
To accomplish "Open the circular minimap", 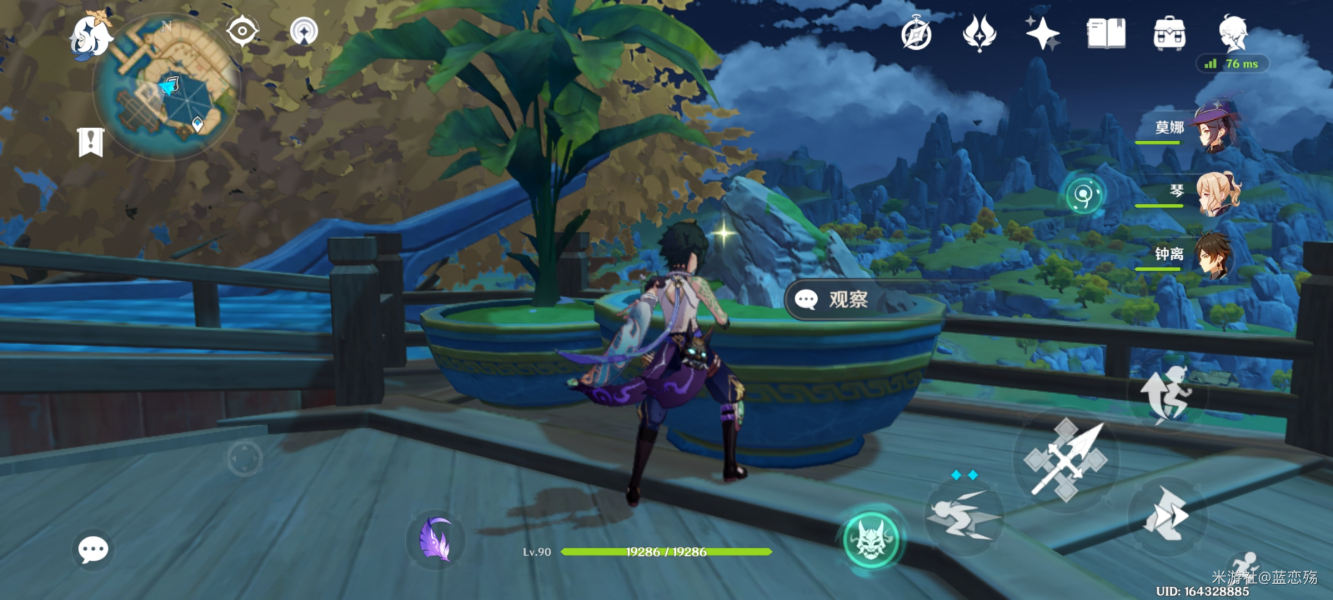I will point(166,87).
